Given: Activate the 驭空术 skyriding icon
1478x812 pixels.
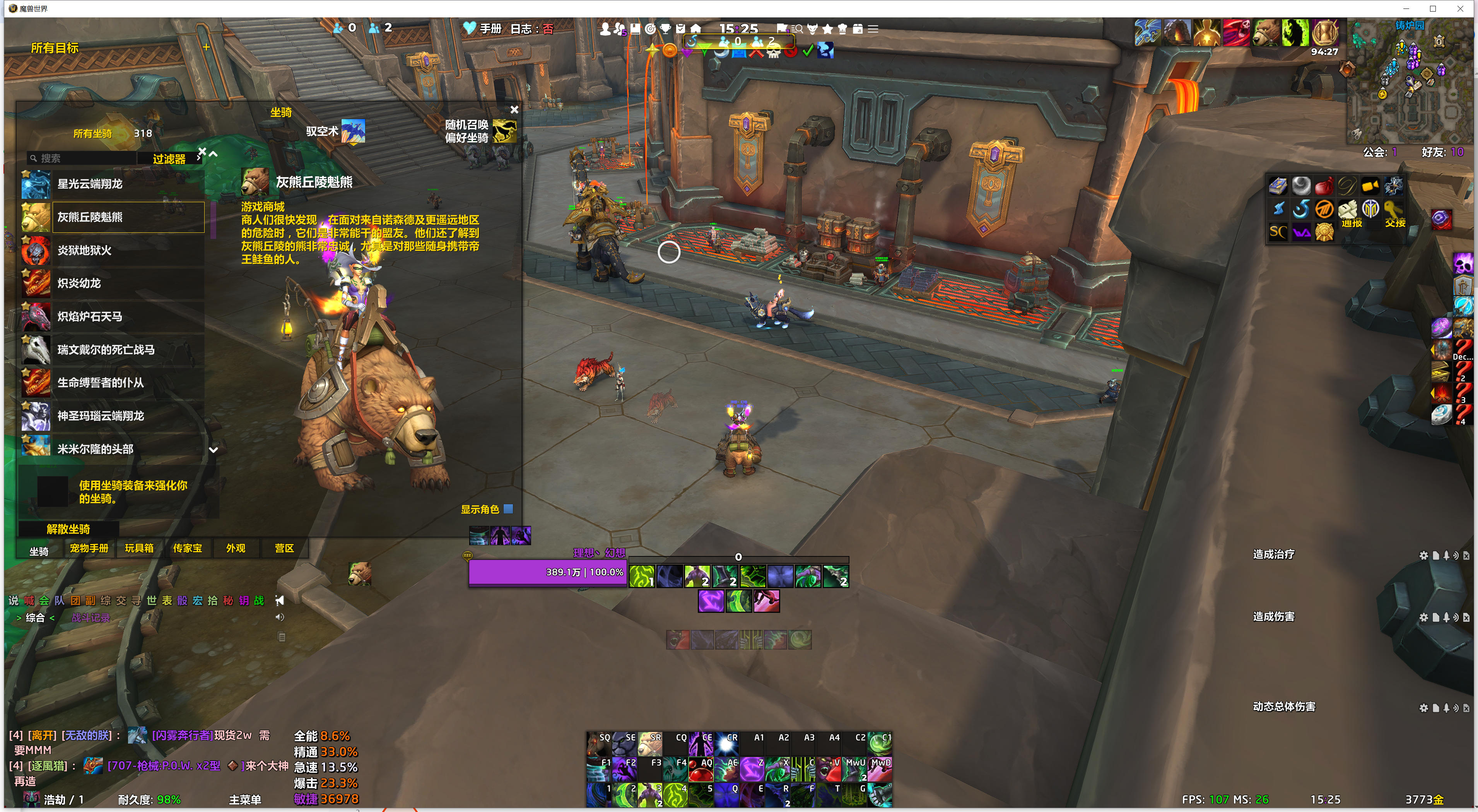Looking at the screenshot, I should [353, 131].
